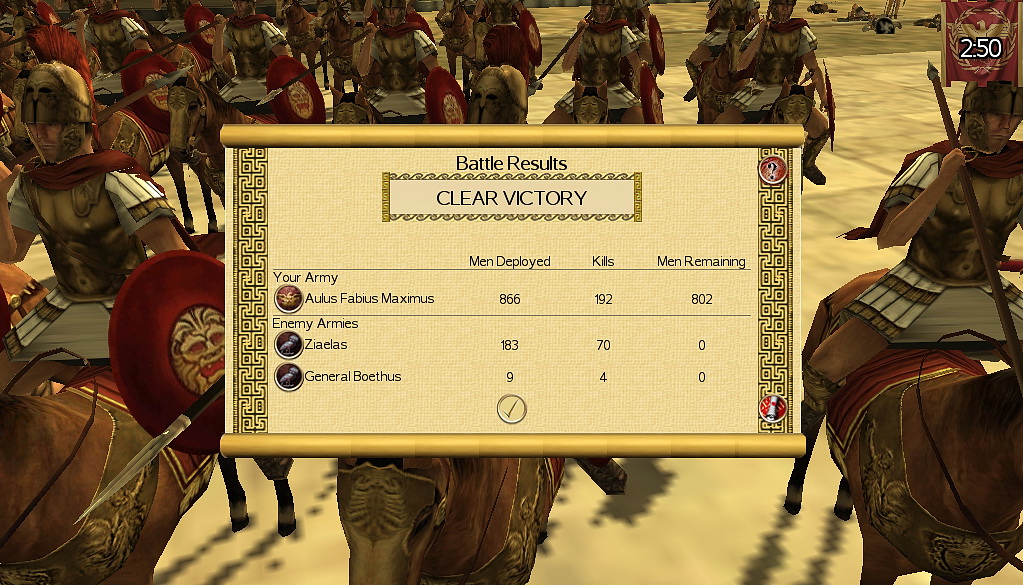Select the emblem next to Ziaelas
Image resolution: width=1023 pixels, height=585 pixels.
pyautogui.click(x=288, y=345)
